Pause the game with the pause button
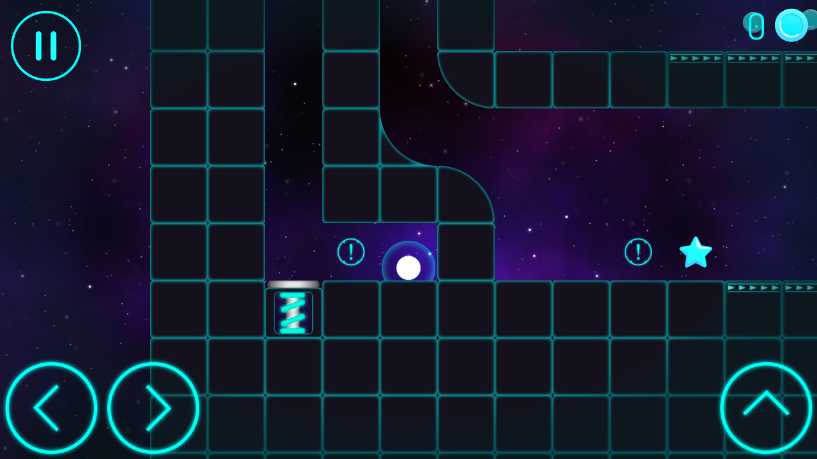Viewport: 817px width, 459px height. pos(46,46)
